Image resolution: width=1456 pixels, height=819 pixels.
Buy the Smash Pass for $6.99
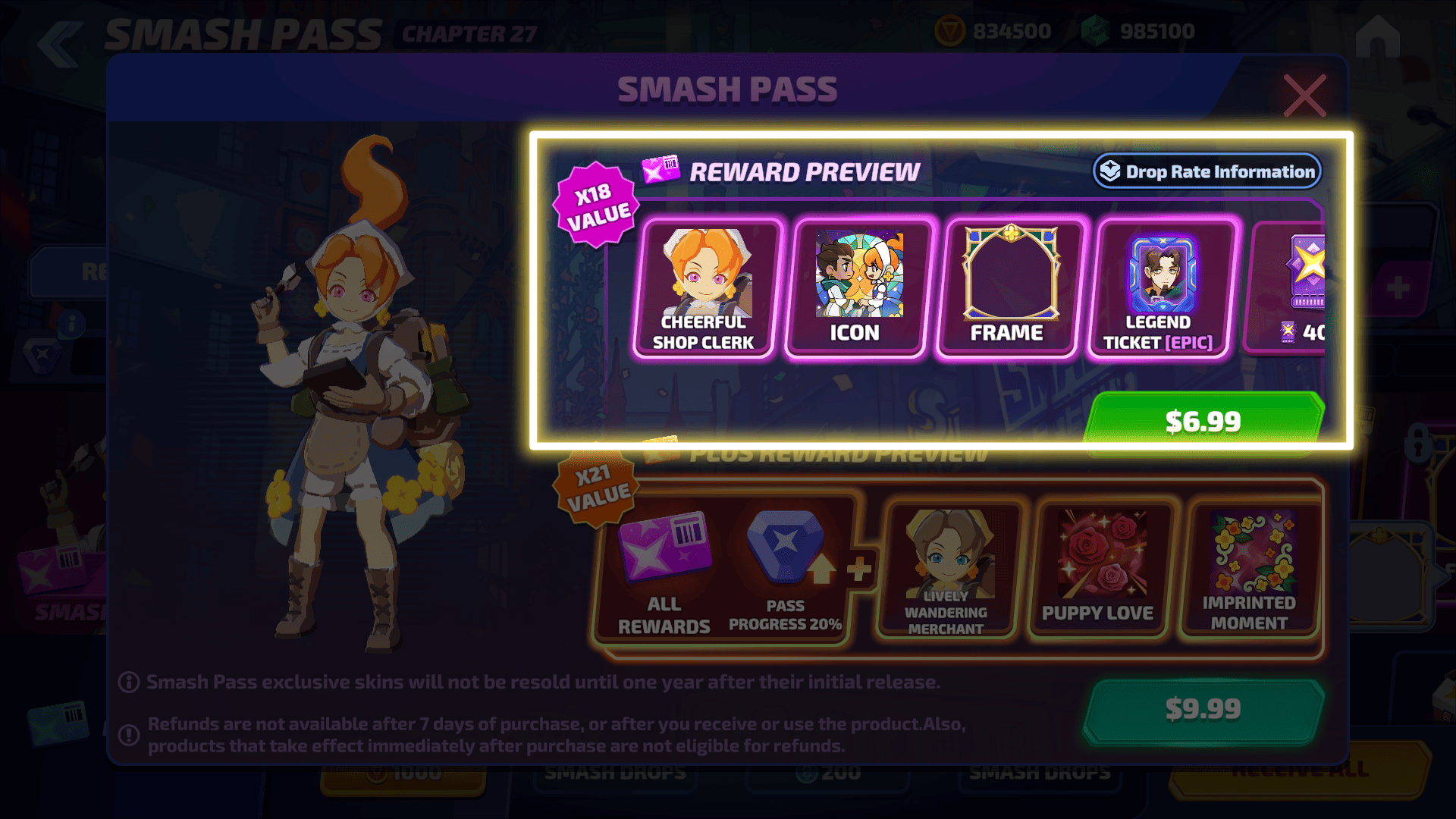click(1203, 420)
